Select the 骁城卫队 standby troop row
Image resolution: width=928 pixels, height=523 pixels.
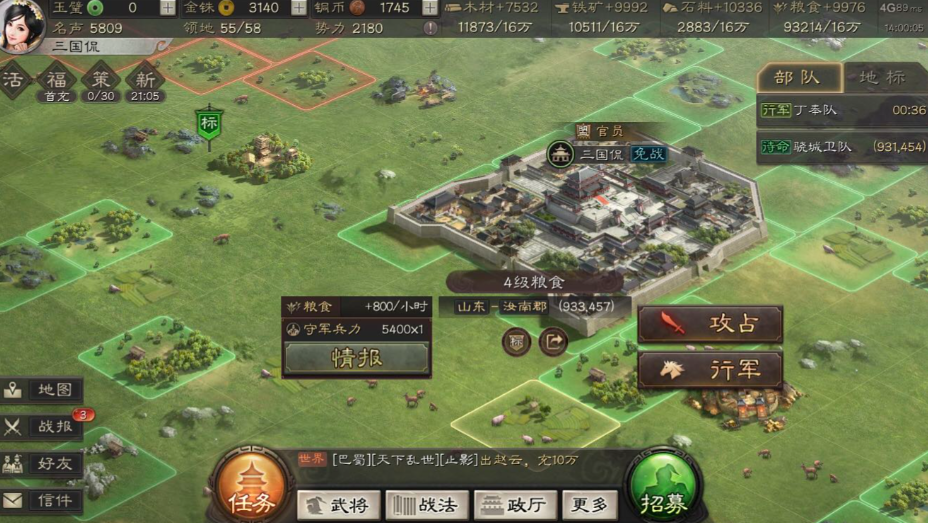tap(842, 146)
